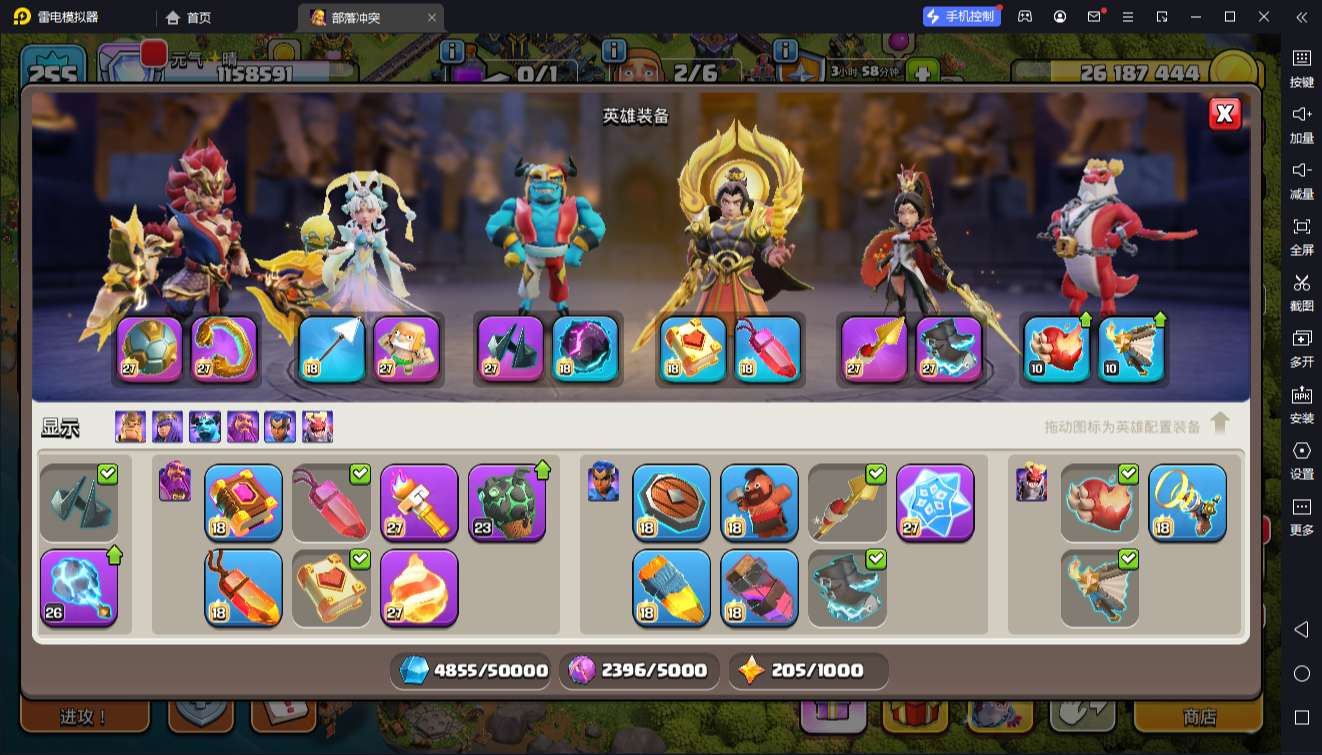
Task: Select the Seeking Shield in inventory
Action: (671, 502)
